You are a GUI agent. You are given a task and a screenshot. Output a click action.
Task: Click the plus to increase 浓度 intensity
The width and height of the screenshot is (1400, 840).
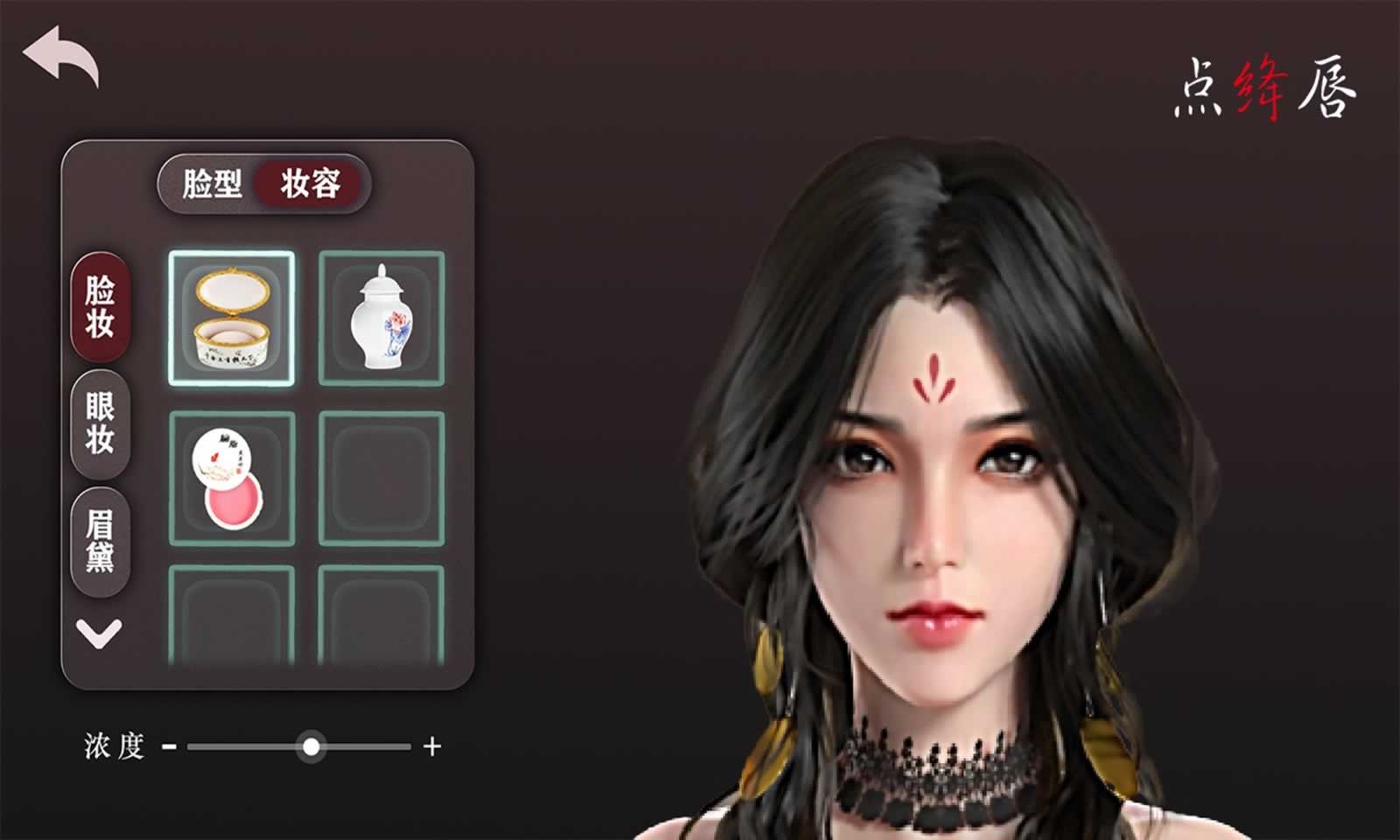[x=430, y=748]
